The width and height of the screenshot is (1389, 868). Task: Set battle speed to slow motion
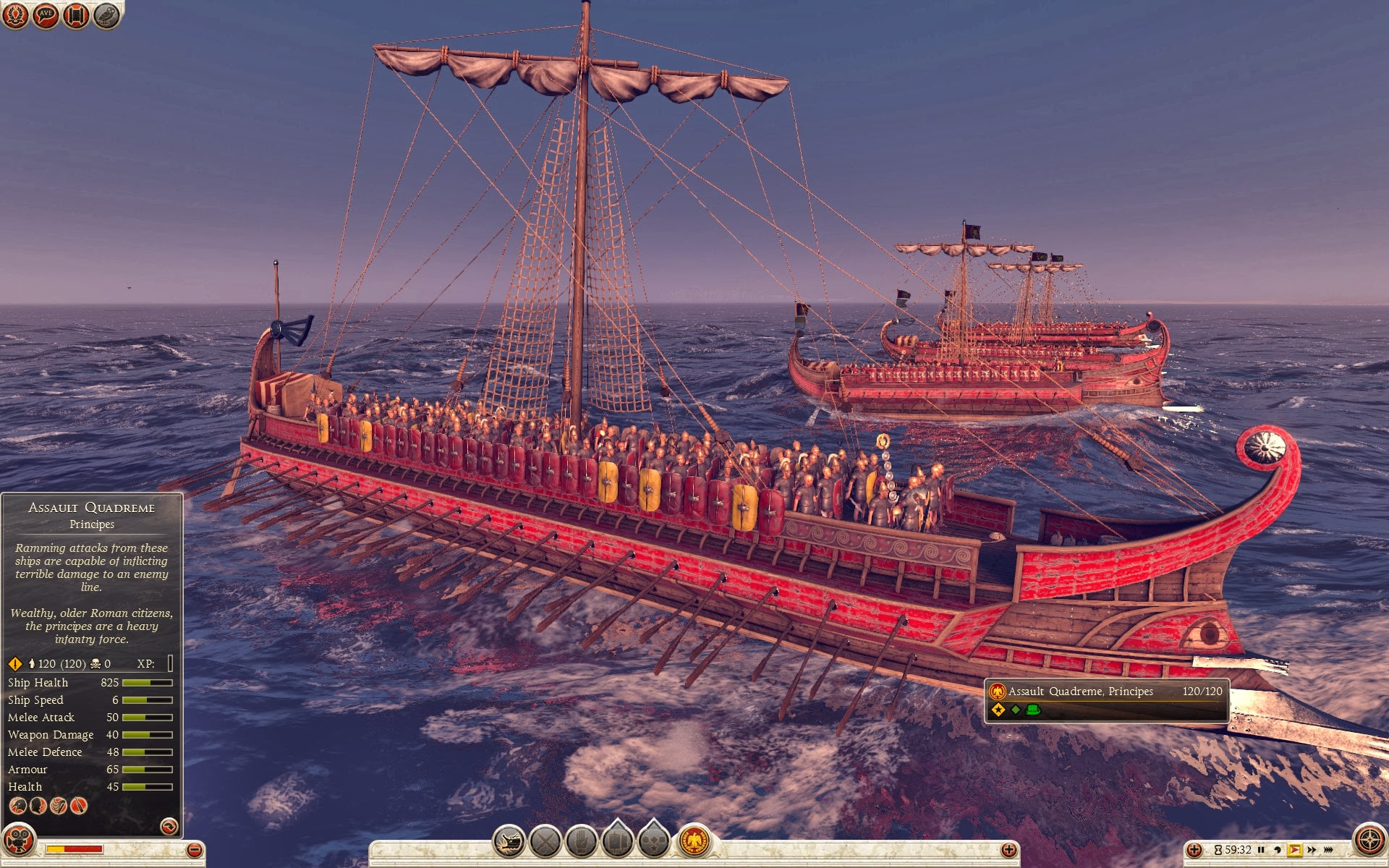(1278, 850)
